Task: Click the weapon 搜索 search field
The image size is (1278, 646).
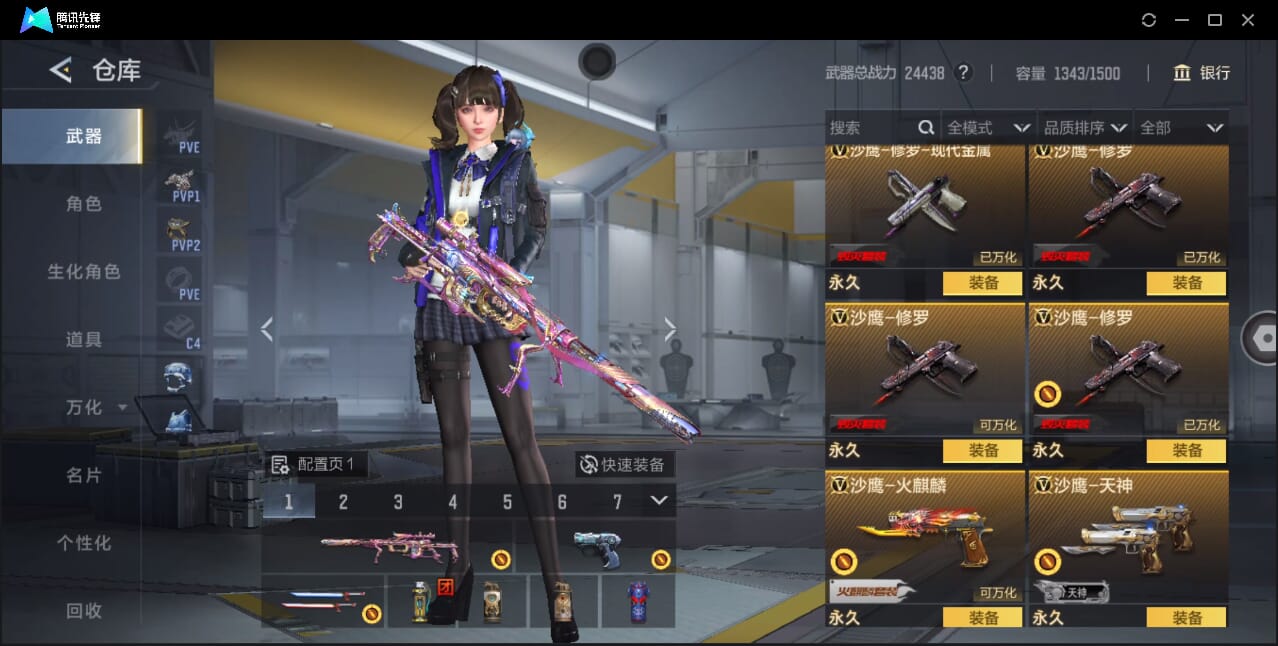Action: click(870, 128)
